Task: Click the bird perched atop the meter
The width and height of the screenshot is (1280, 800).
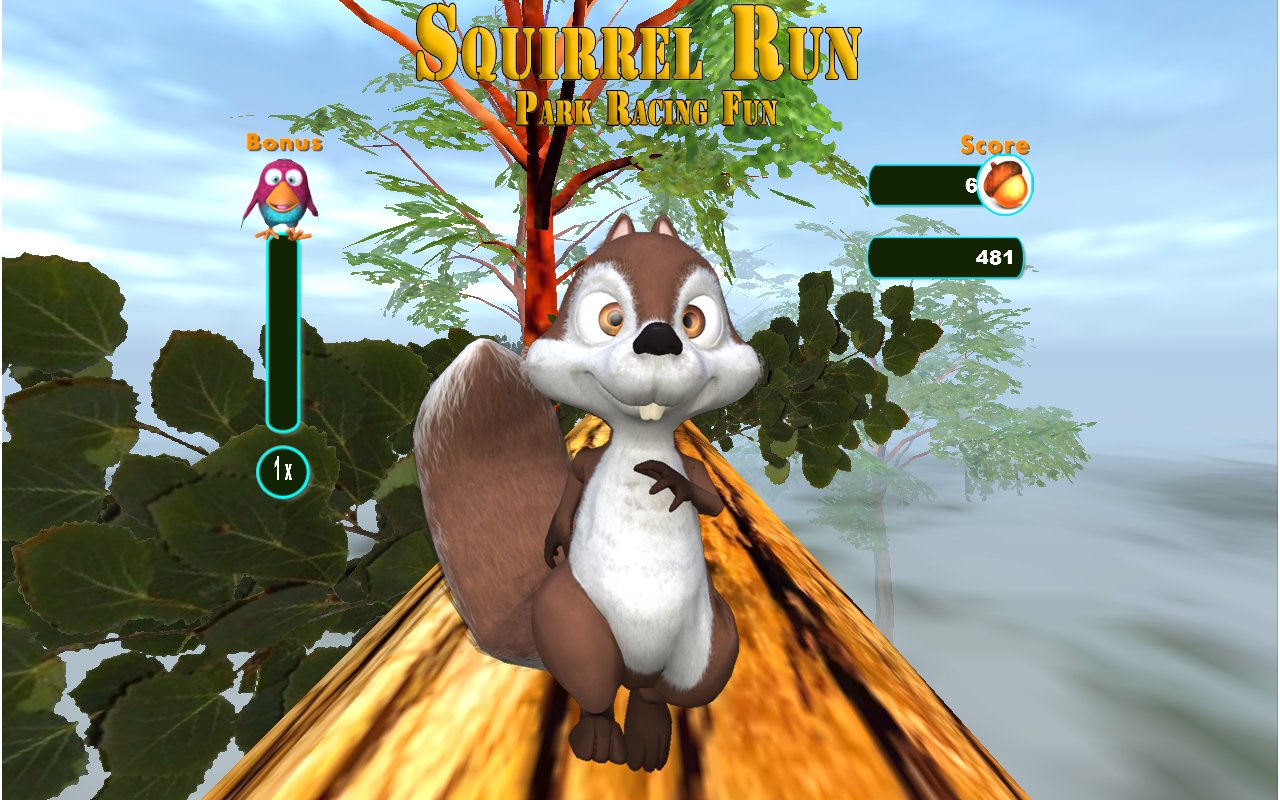Action: tap(283, 197)
